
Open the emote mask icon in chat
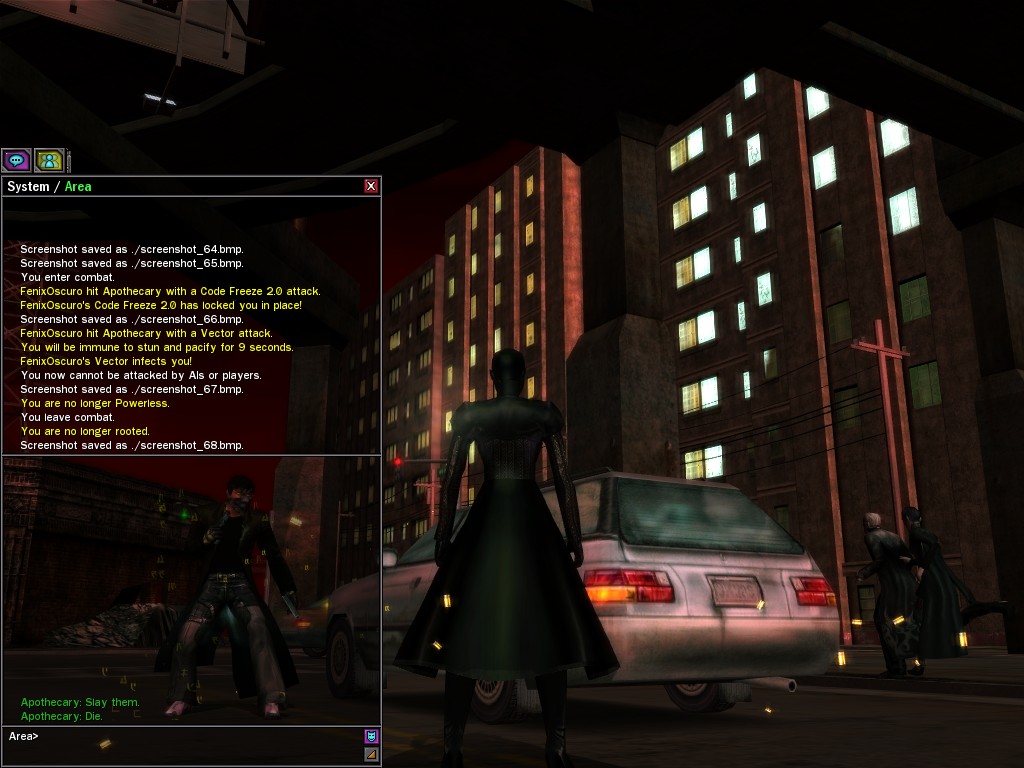pos(371,736)
